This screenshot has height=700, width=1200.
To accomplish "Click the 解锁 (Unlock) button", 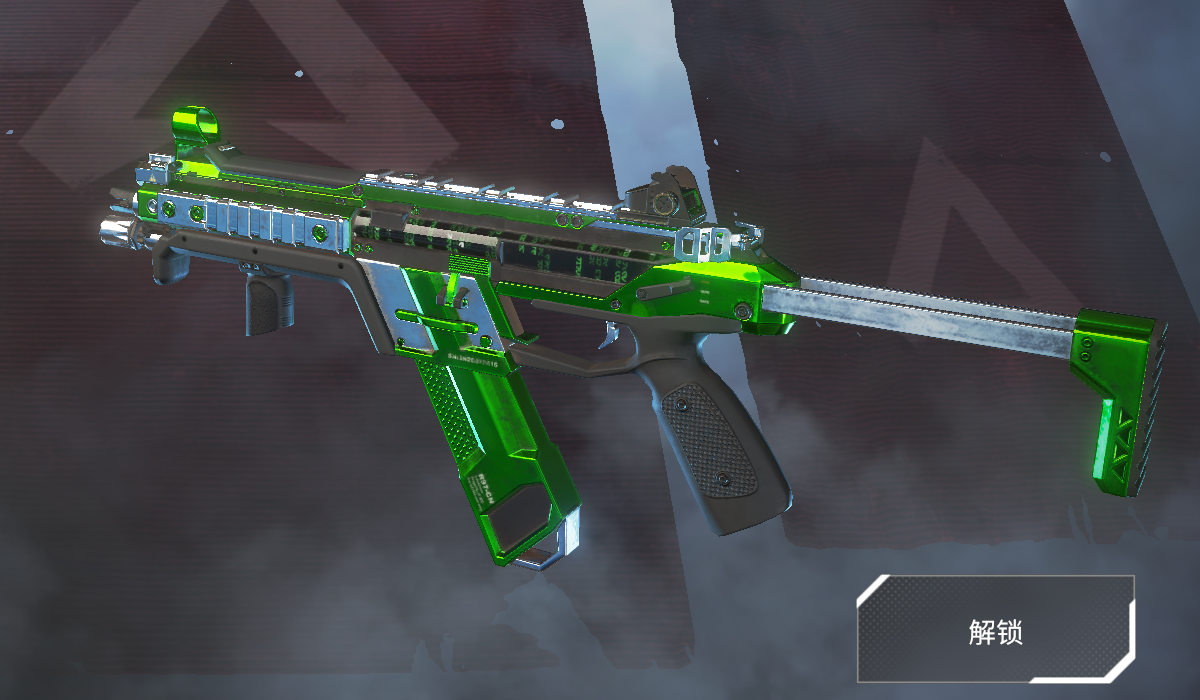I will coord(995,629).
